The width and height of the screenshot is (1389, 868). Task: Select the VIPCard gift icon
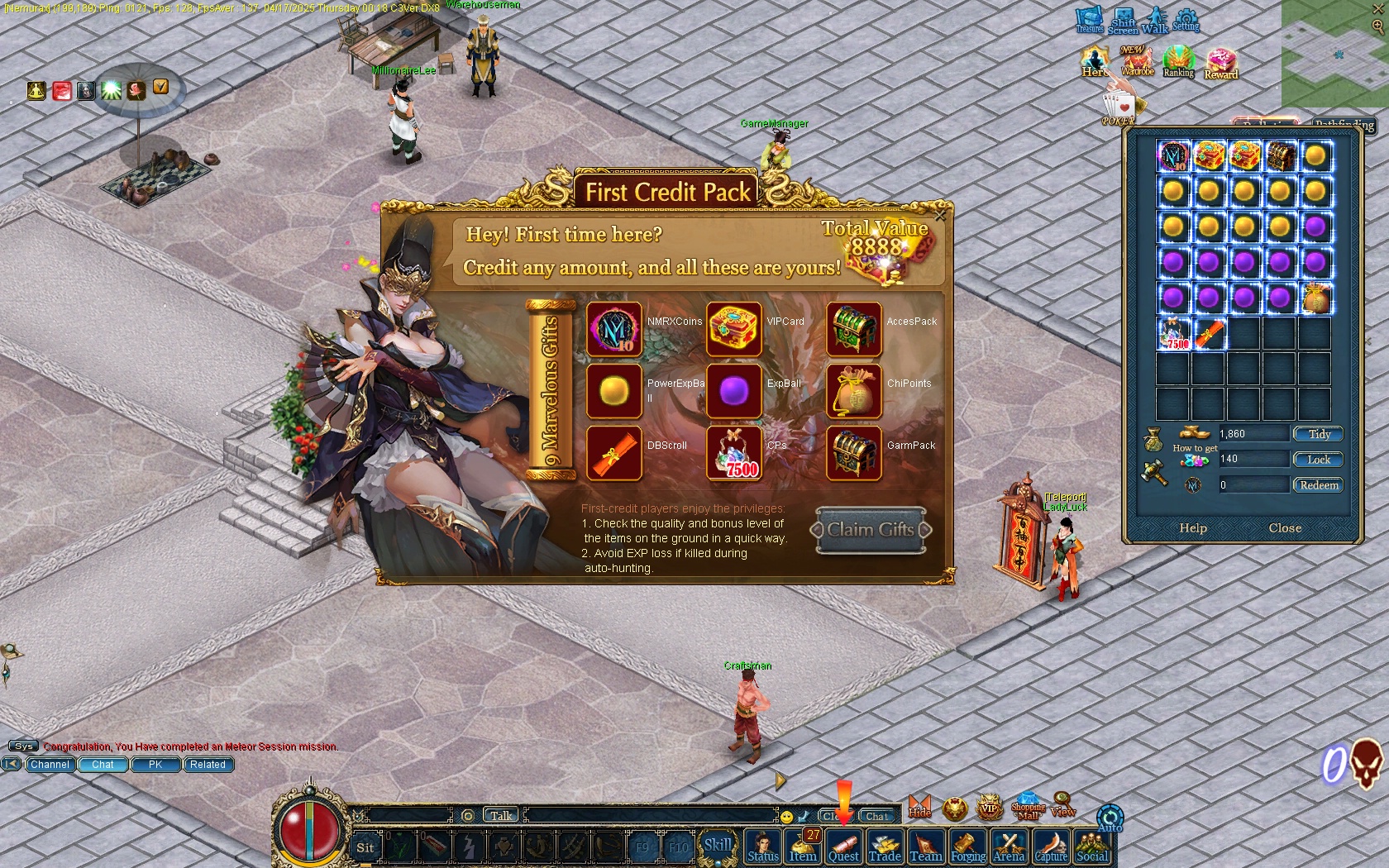tap(734, 329)
